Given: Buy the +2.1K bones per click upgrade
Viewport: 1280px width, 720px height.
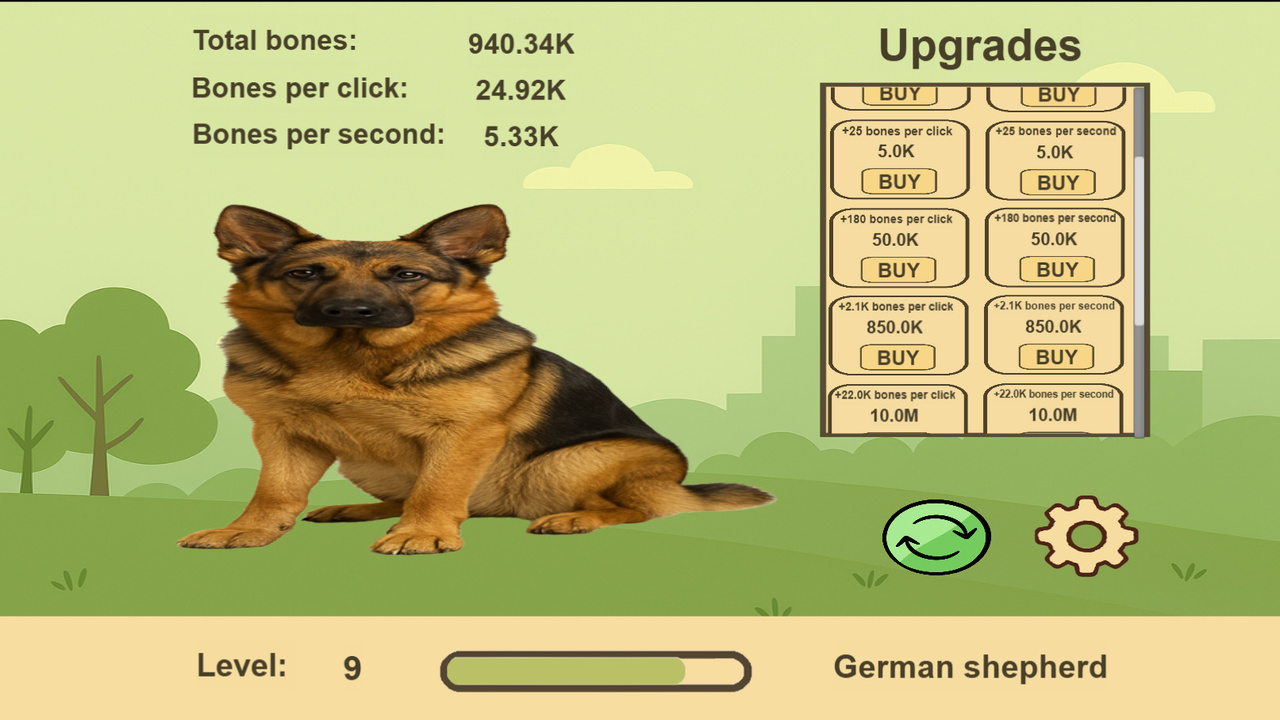Looking at the screenshot, I should 898,357.
